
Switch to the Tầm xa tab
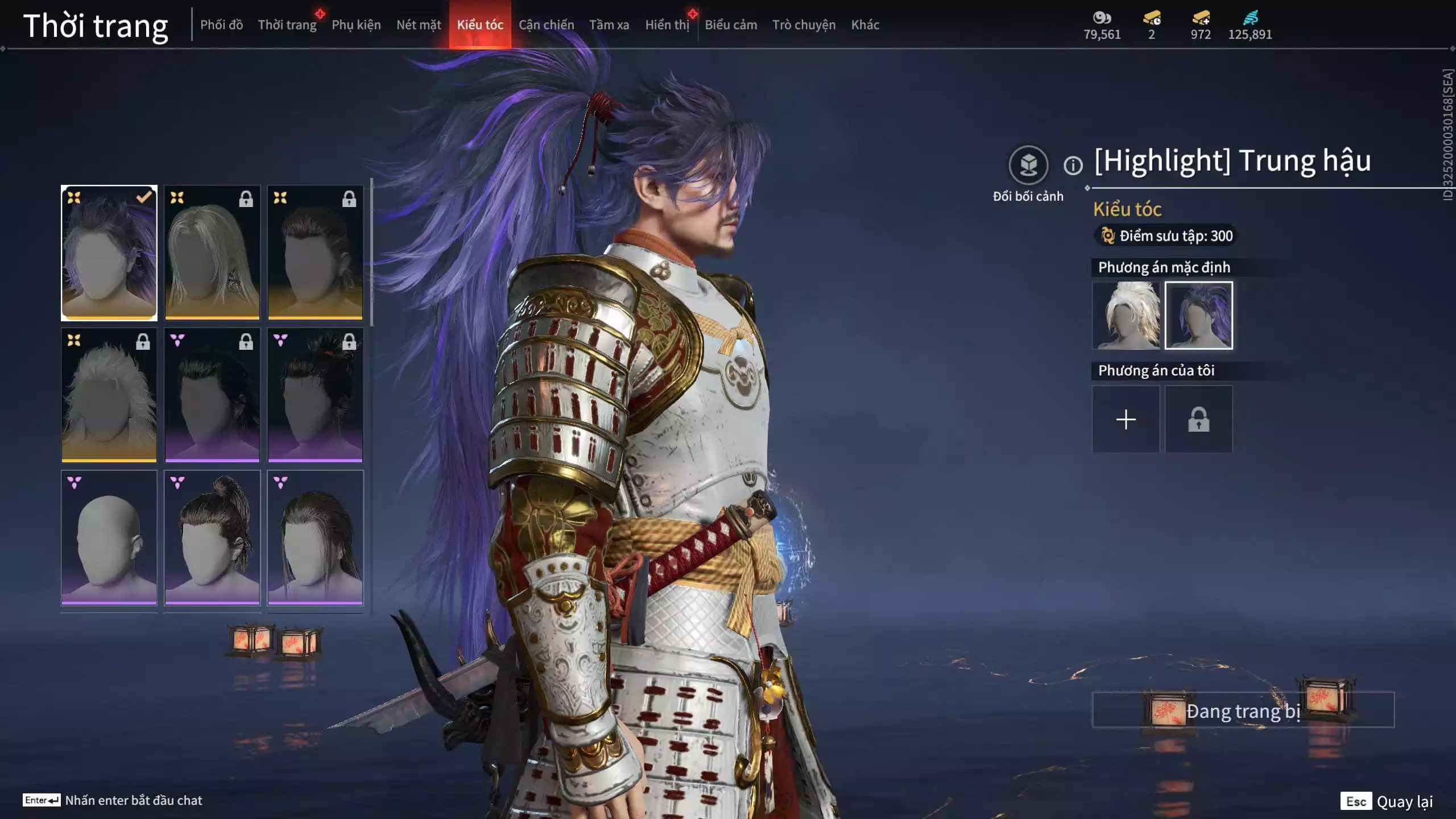tap(609, 25)
